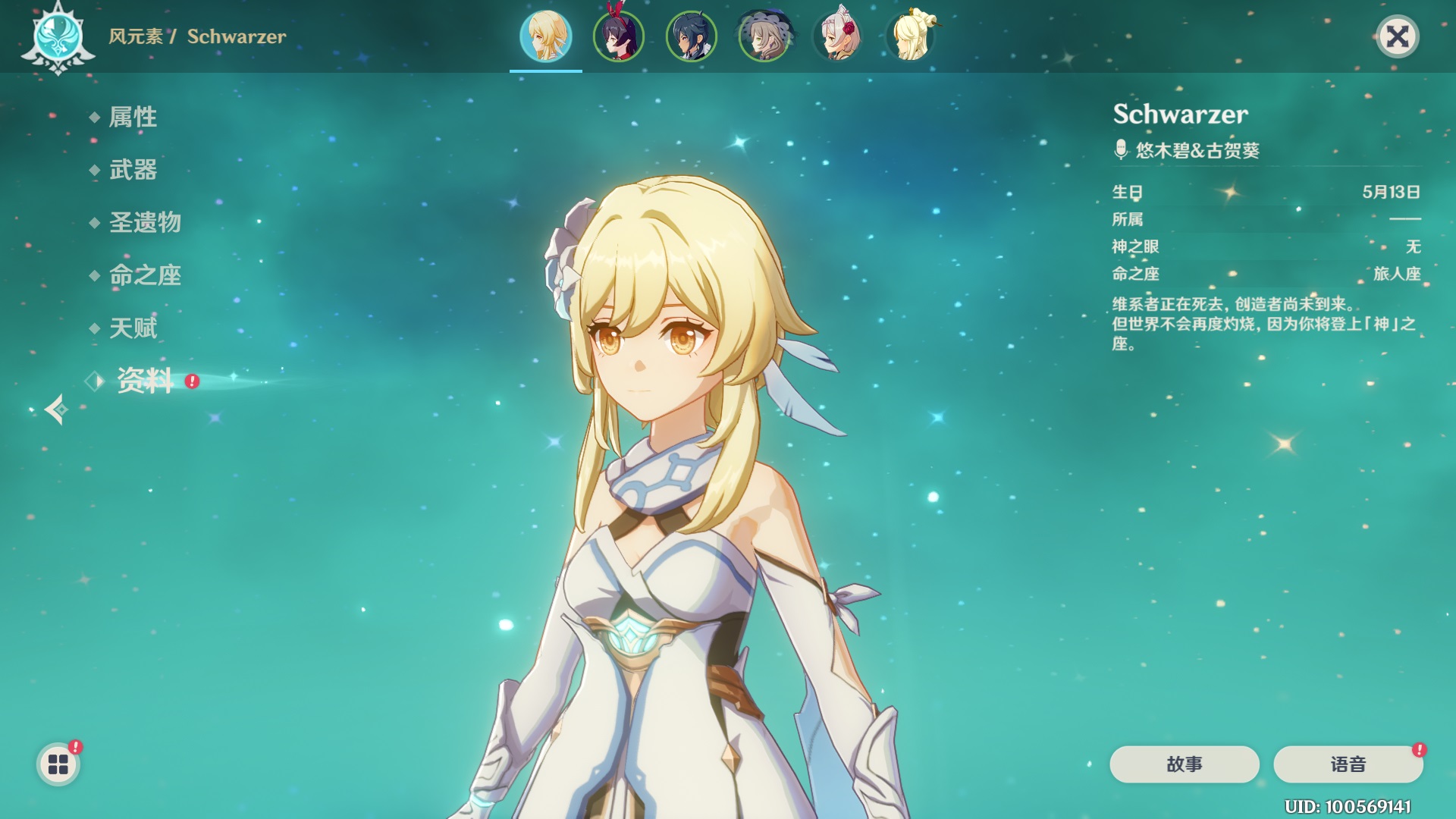Select the Traveler portrait in the party row
The height and width of the screenshot is (819, 1456).
545,36
